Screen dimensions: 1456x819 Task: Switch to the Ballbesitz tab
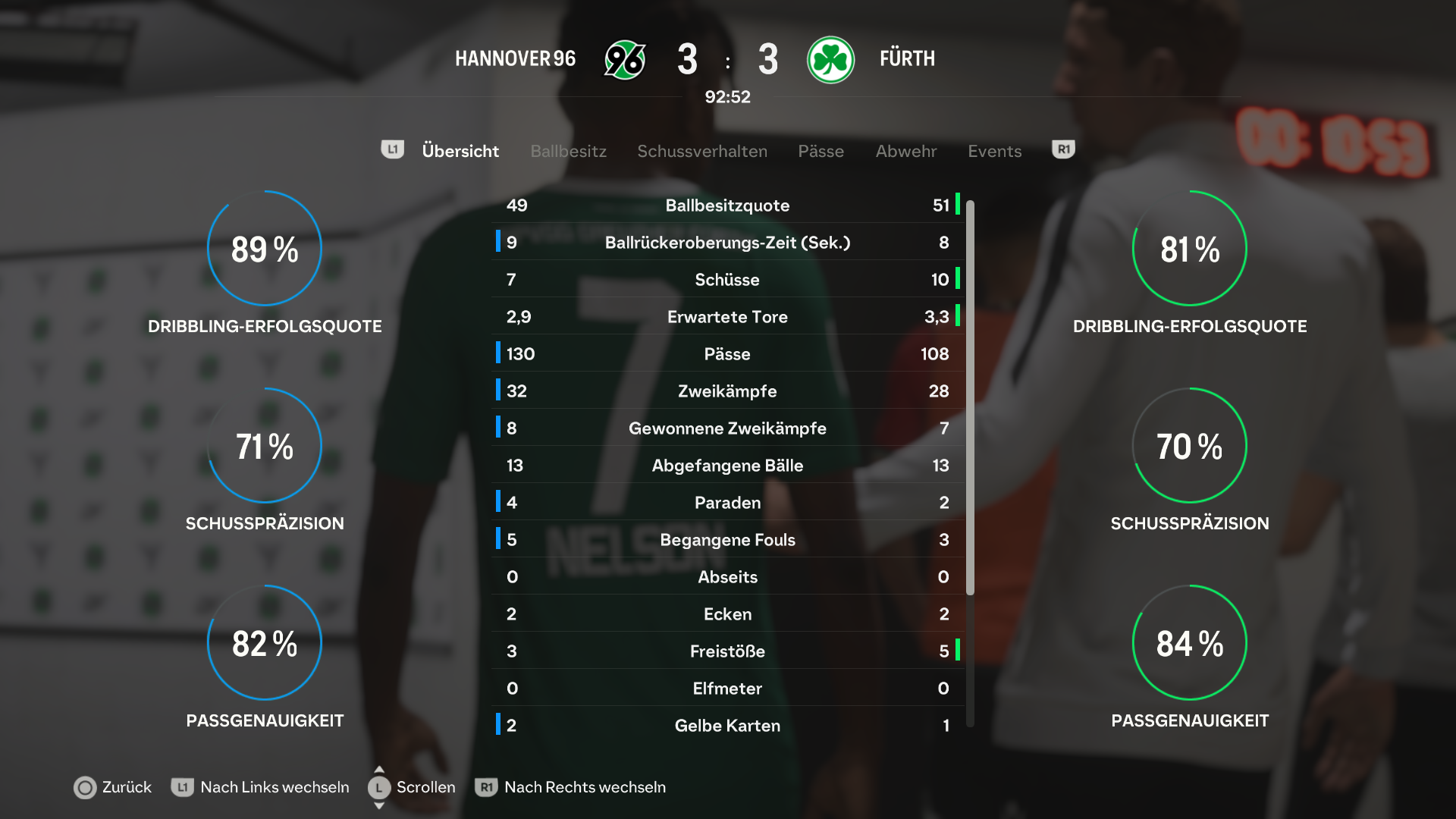[x=568, y=151]
